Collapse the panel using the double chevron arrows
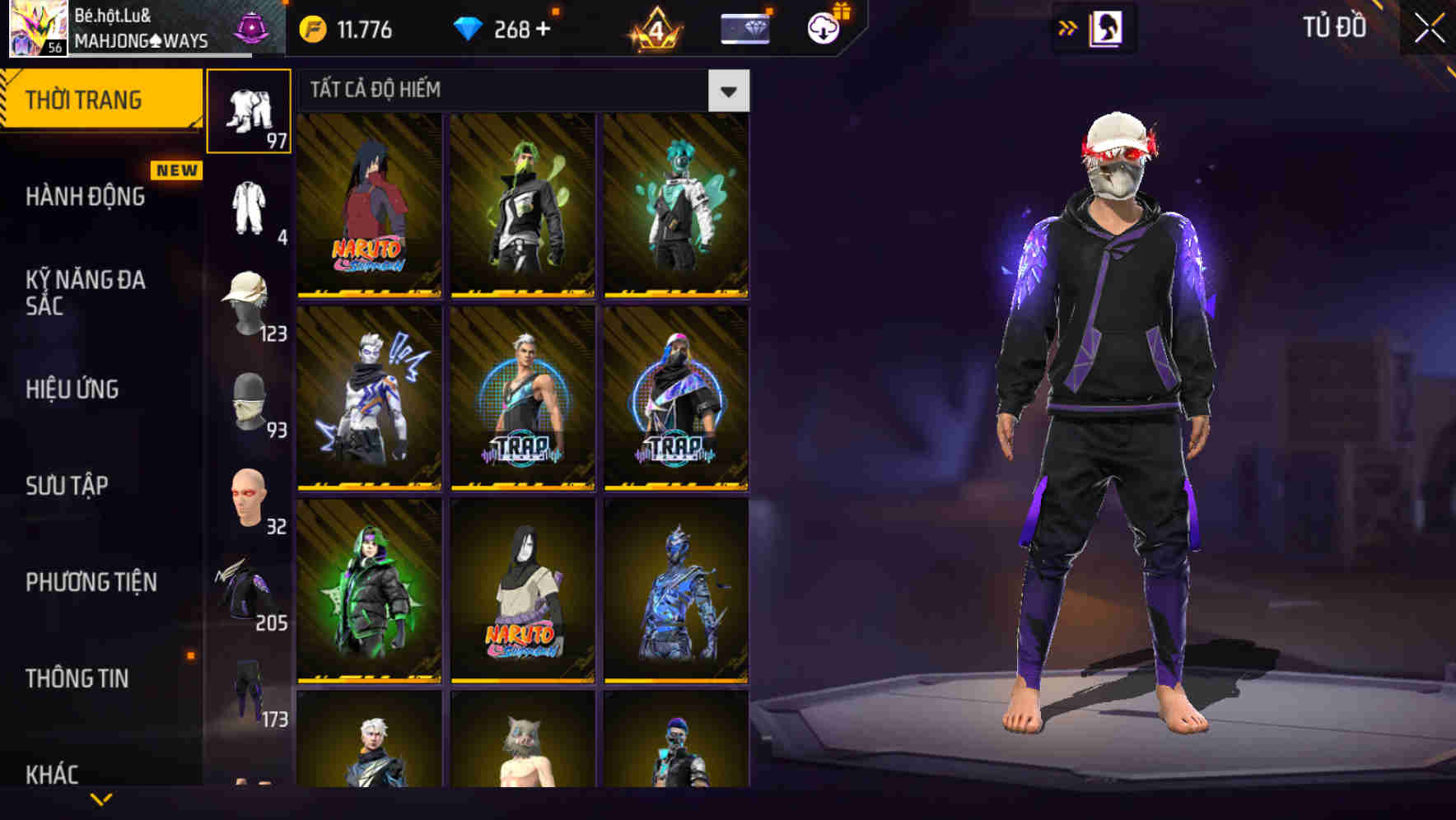The image size is (1456, 820). coord(1068,27)
